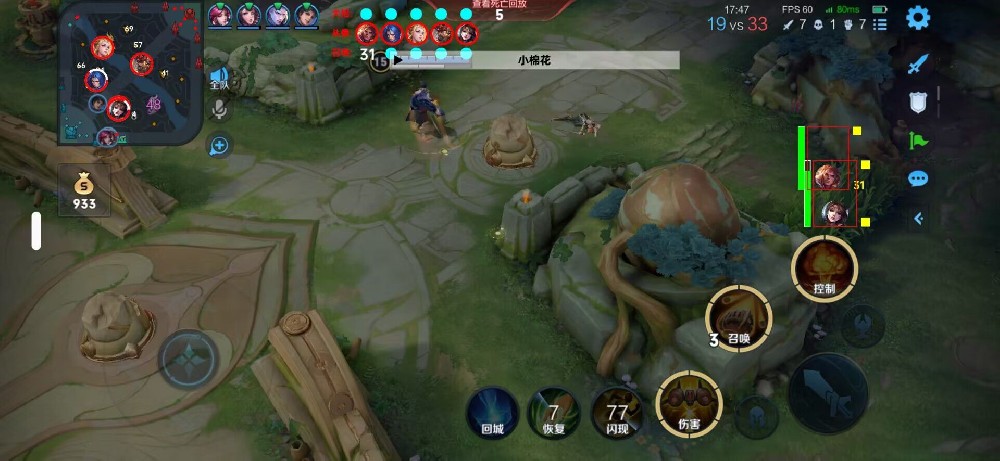Use the 闪现 flash spell
Image resolution: width=1000 pixels, height=461 pixels.
point(616,410)
